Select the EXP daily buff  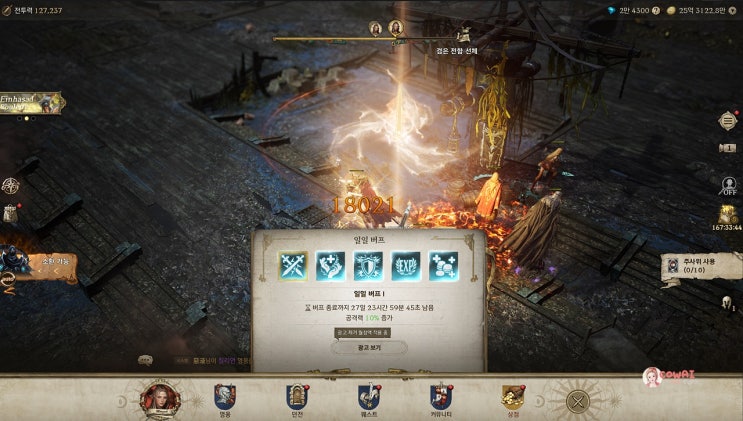(x=406, y=265)
